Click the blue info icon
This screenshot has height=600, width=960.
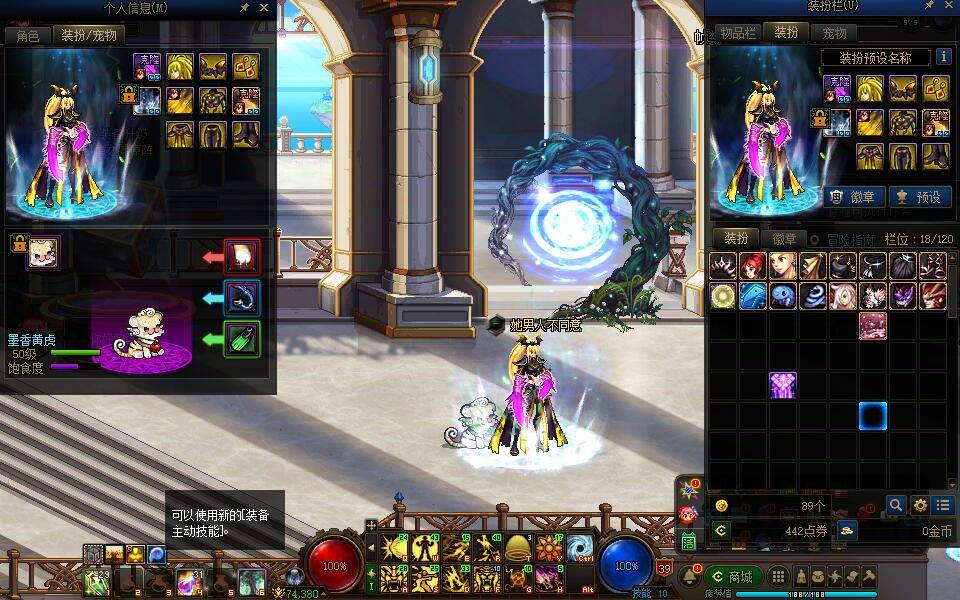pos(942,57)
